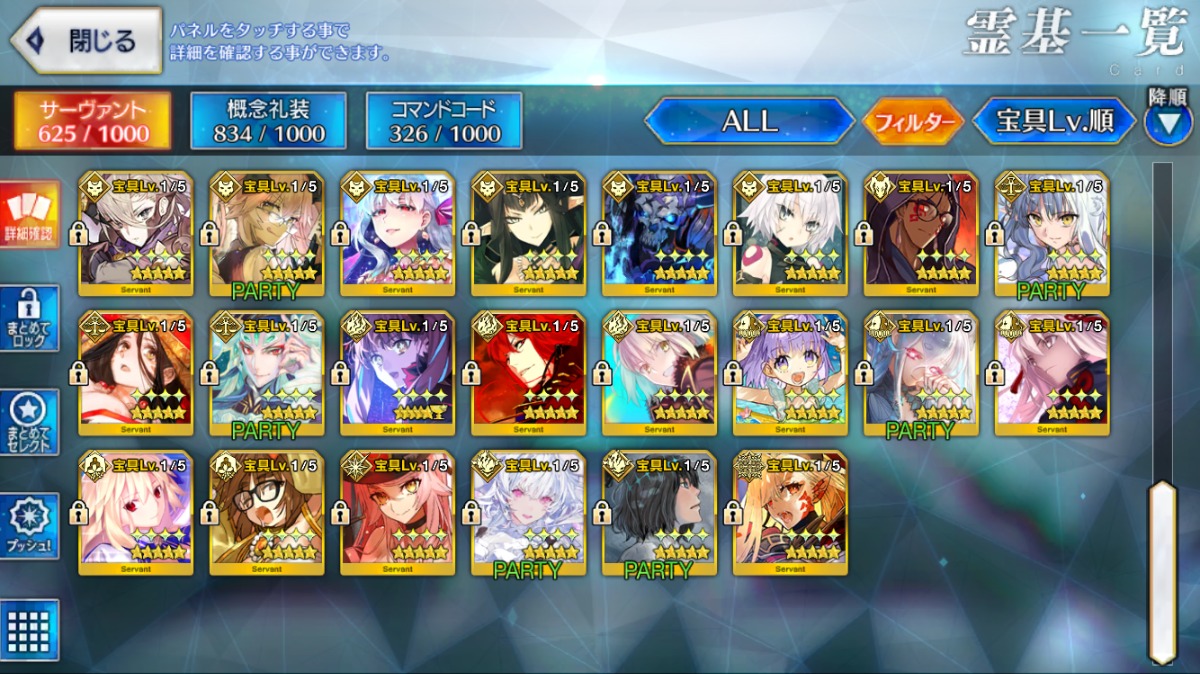Show the コマンドコード tab
Screen dimensions: 1200x674
[444, 121]
